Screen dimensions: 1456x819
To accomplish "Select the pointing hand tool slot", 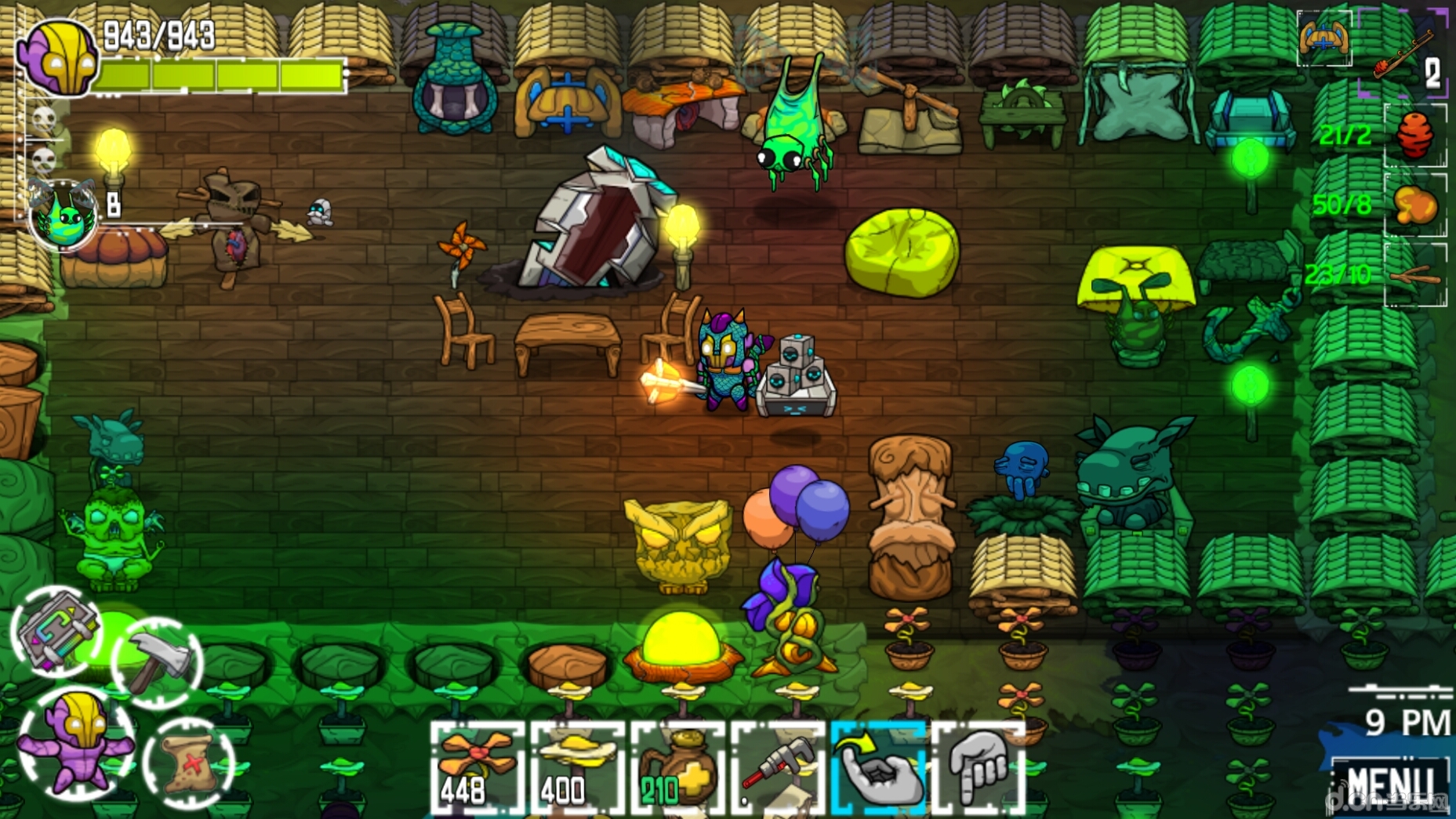I will tap(979, 769).
